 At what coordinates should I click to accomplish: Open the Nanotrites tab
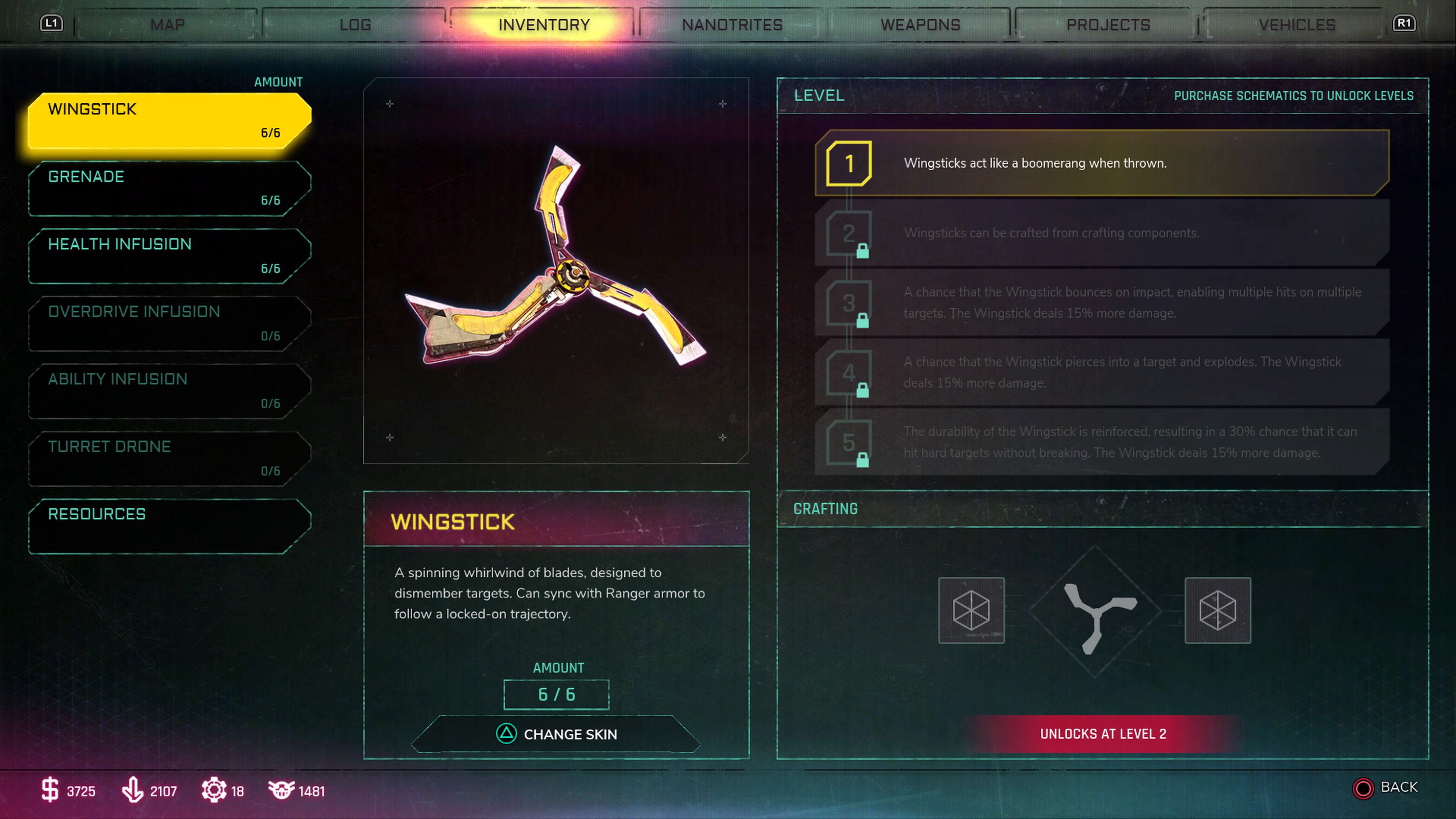[x=732, y=24]
